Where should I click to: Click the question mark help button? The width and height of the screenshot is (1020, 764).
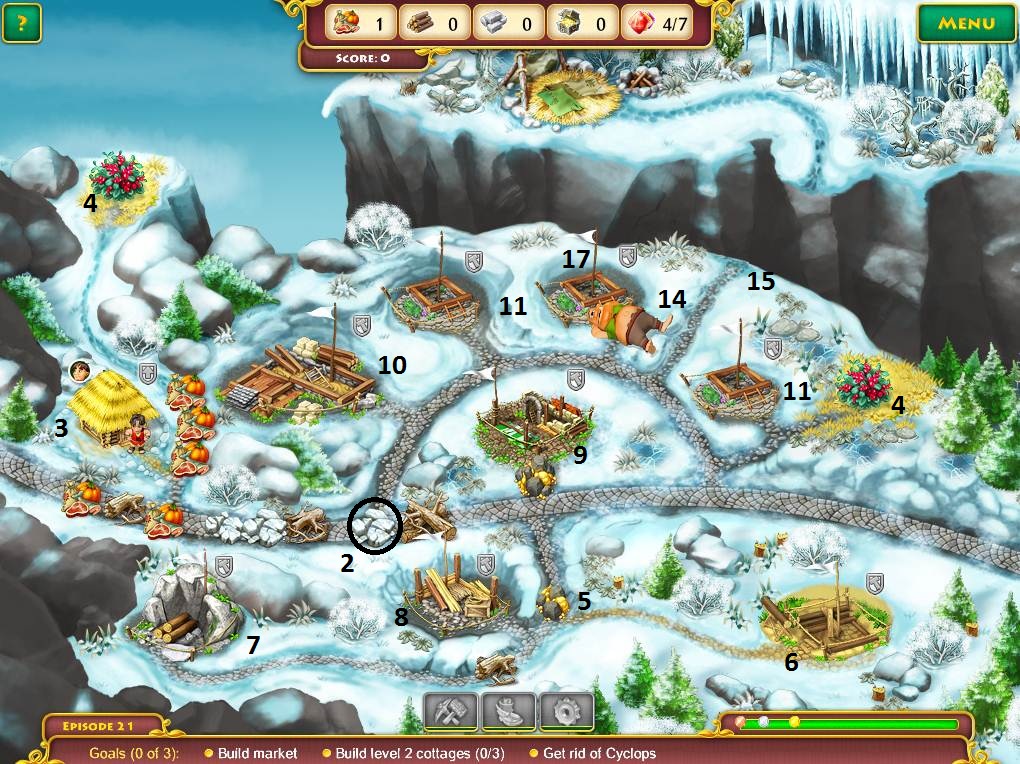tap(21, 23)
